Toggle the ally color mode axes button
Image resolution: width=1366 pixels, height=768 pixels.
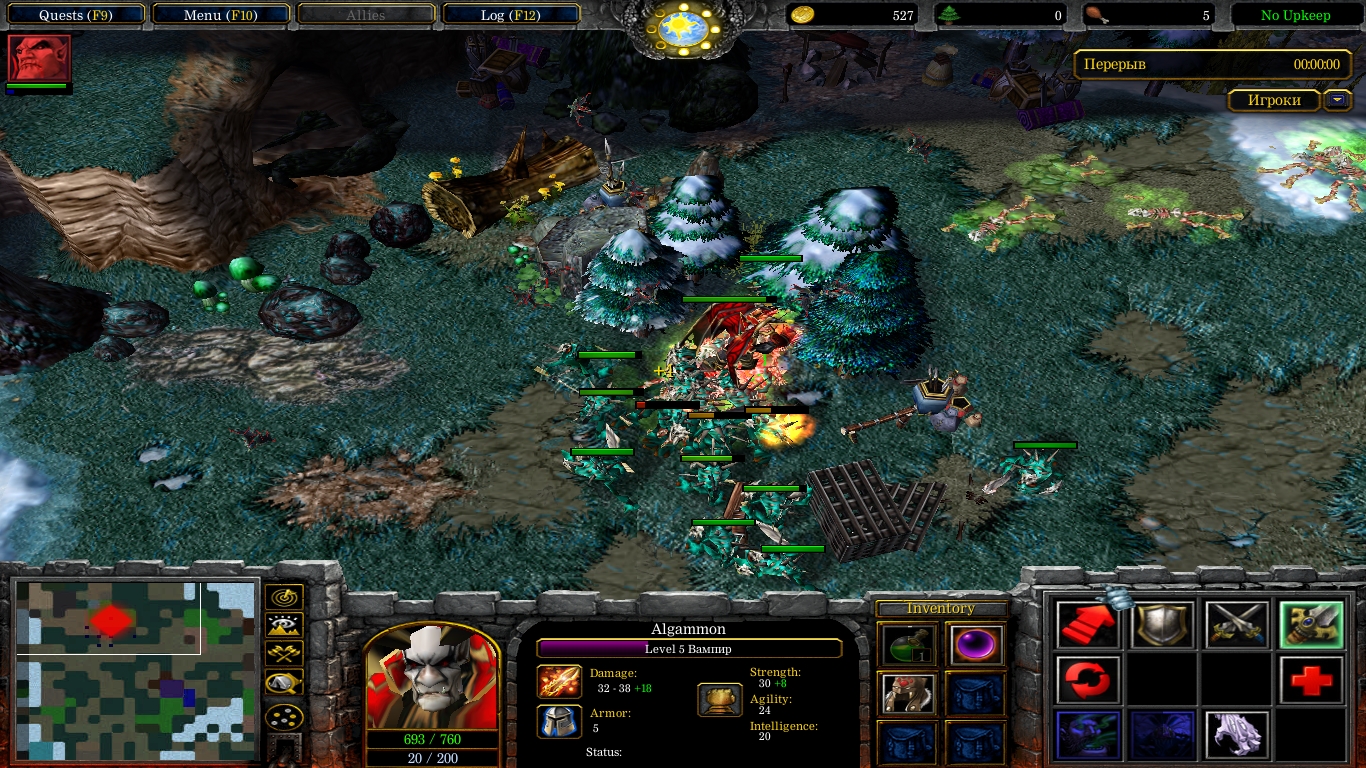pyautogui.click(x=284, y=654)
